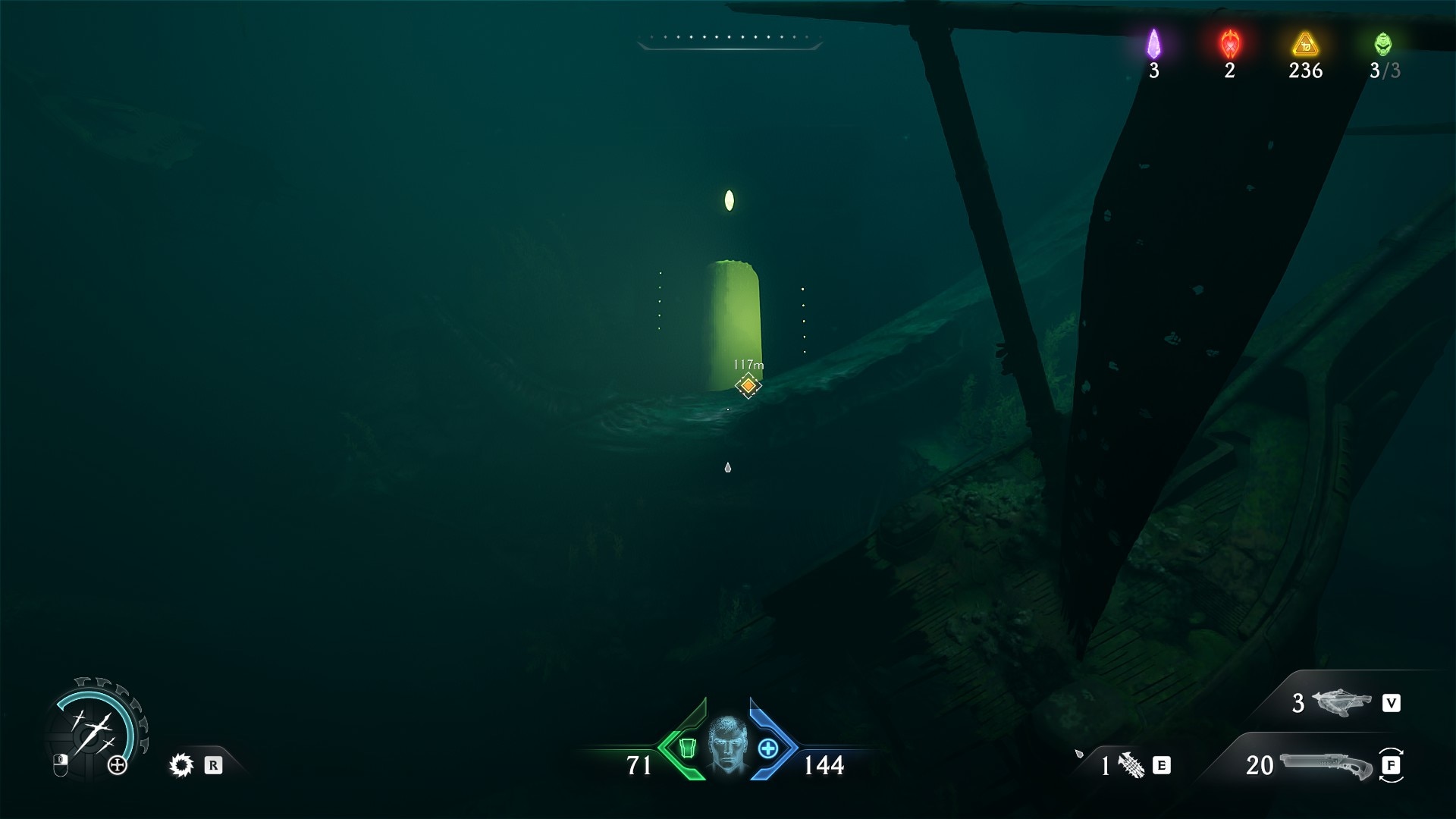Click the compass strip at top
Viewport: 1456px width, 819px height.
coord(730,39)
